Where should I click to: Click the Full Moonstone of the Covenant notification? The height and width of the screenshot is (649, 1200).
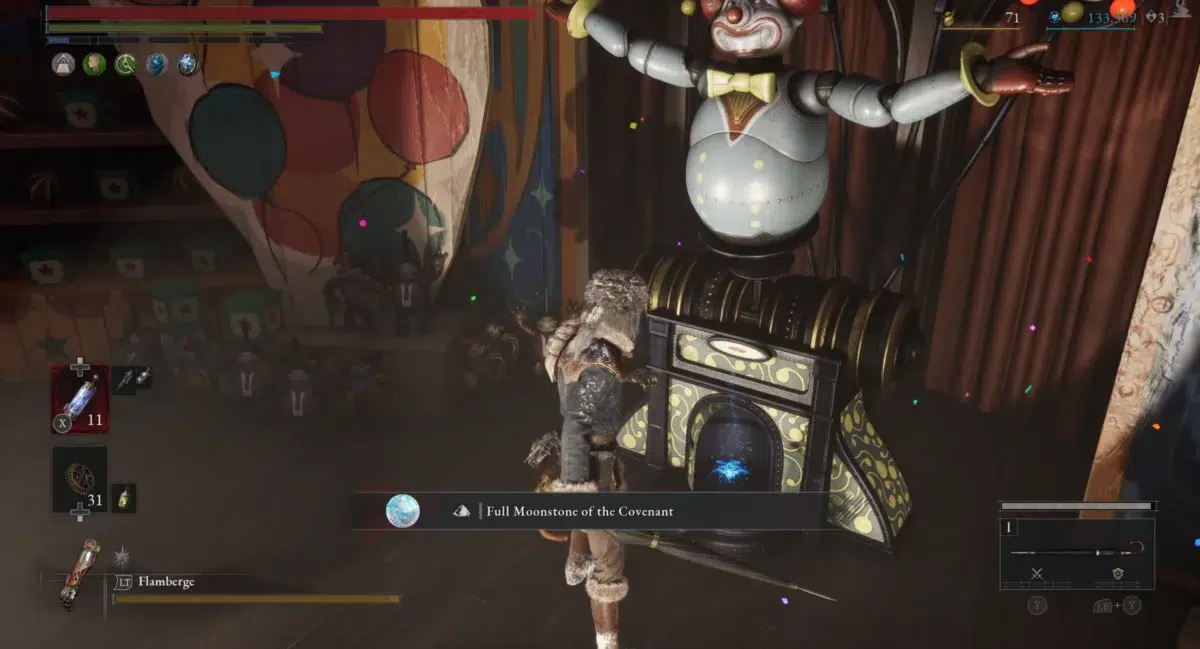click(588, 511)
